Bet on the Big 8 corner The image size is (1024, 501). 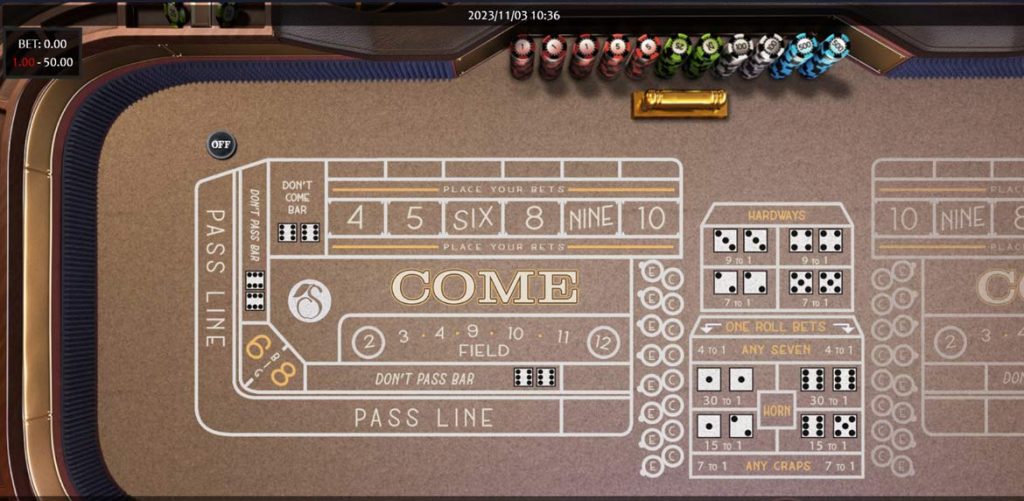(x=281, y=375)
